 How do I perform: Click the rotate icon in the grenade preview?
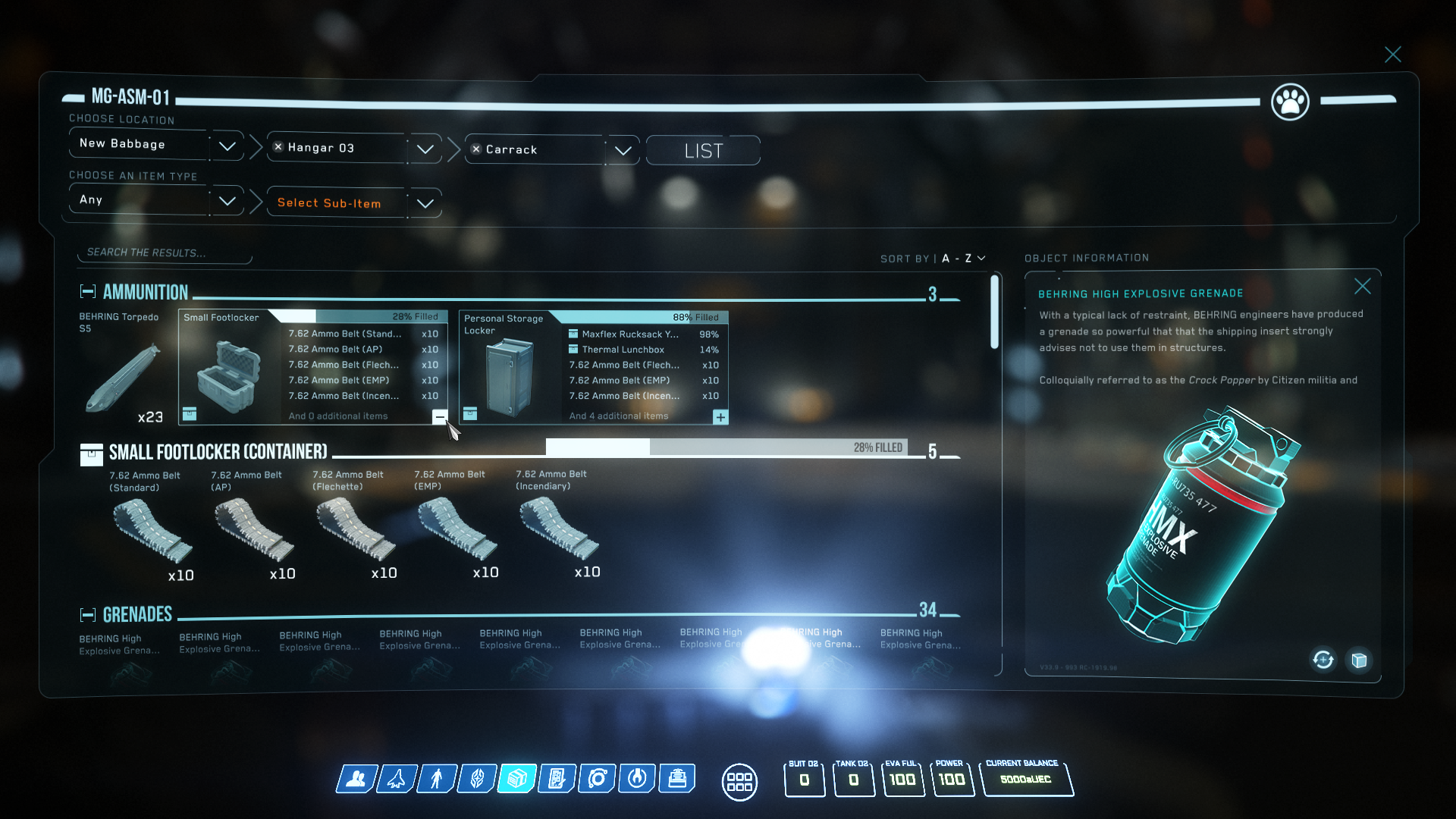[1323, 660]
